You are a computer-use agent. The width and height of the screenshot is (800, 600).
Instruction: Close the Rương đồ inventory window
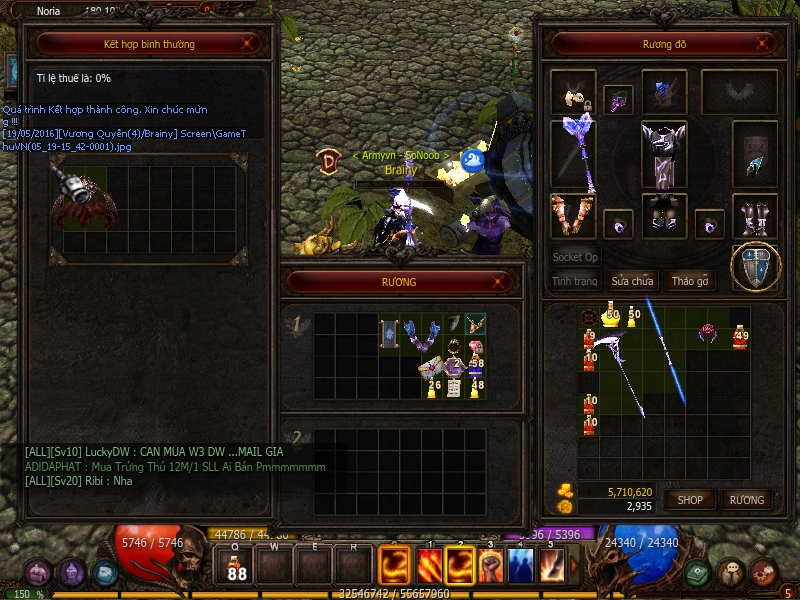pyautogui.click(x=764, y=44)
